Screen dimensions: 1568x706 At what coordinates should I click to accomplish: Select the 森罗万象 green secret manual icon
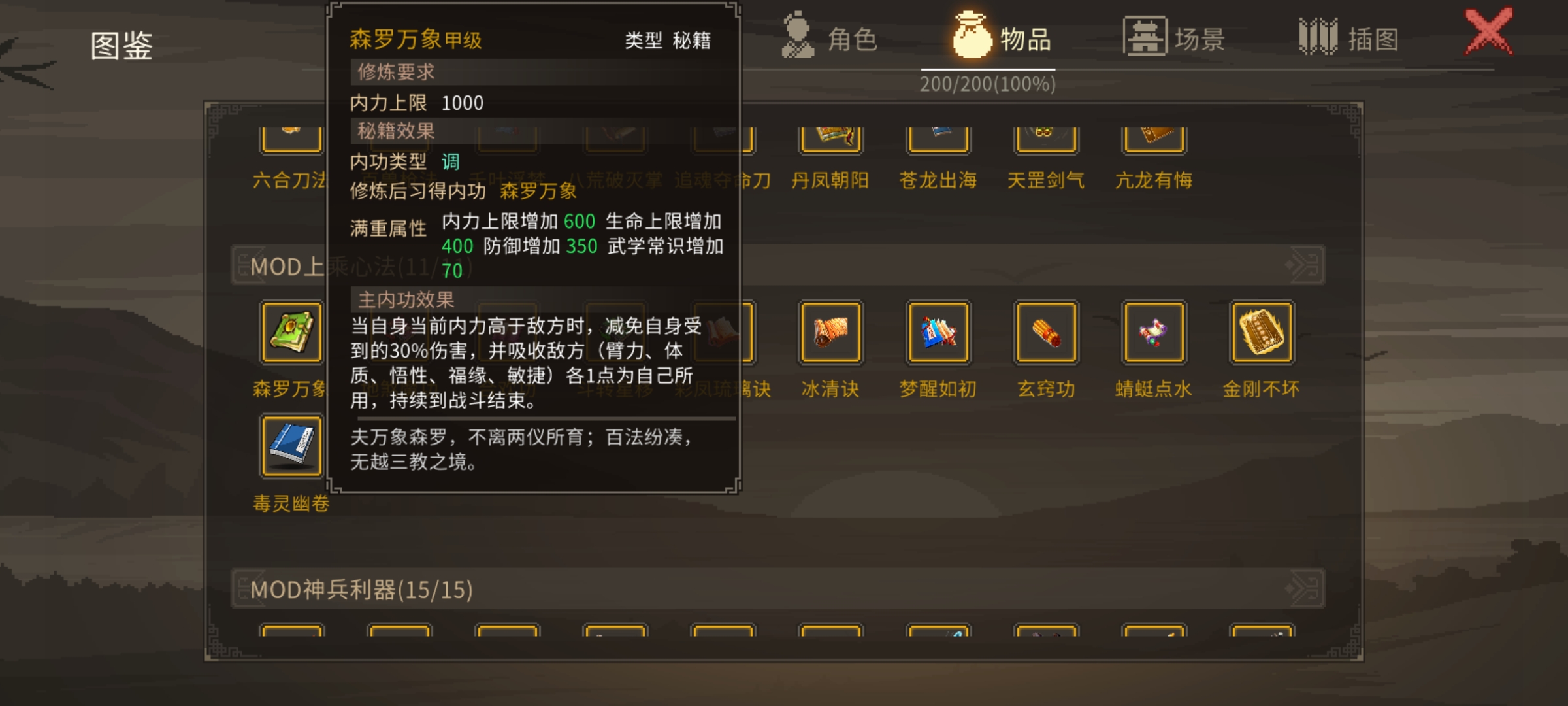point(289,332)
